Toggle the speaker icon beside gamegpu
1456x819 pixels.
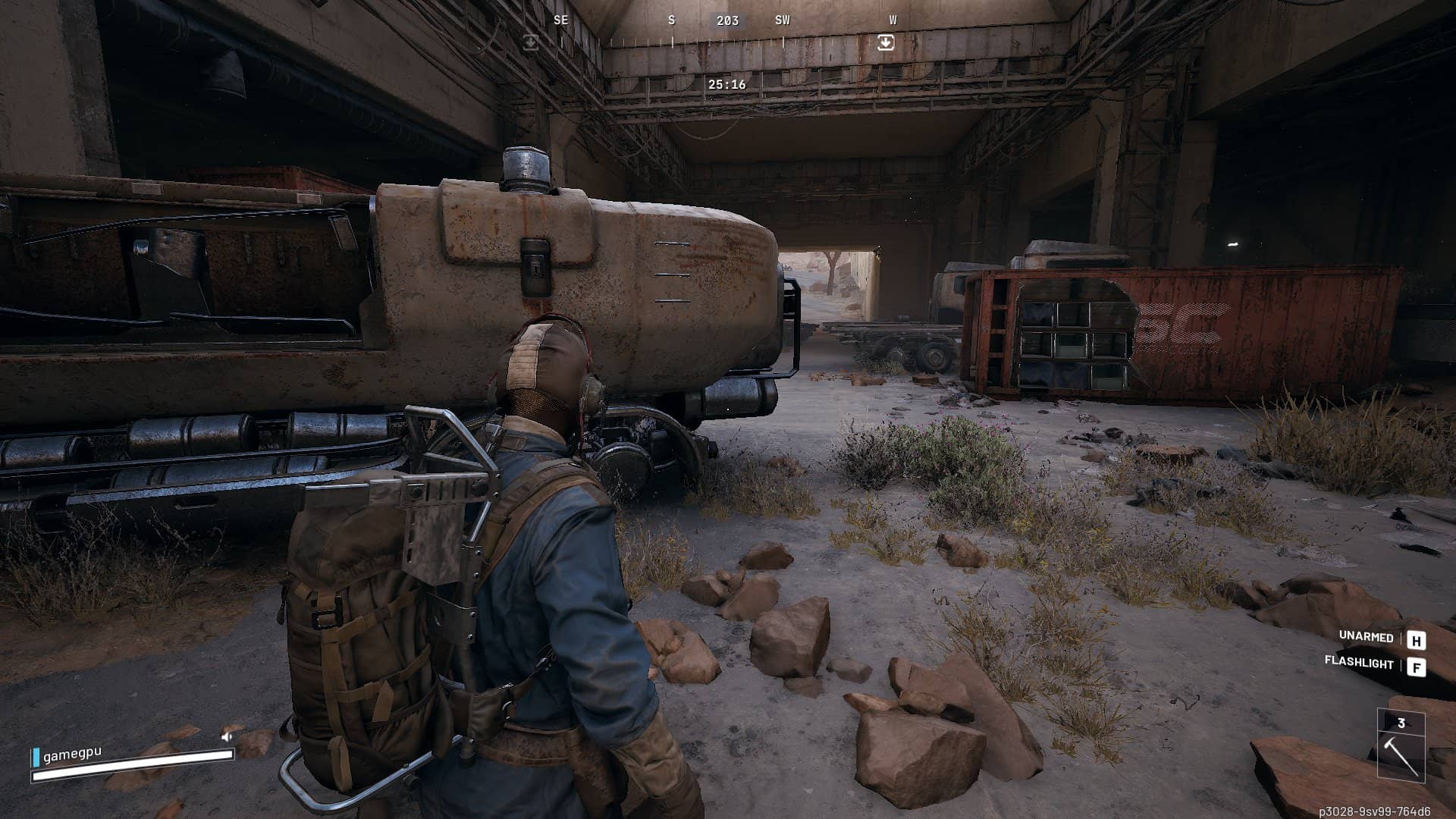coord(227,736)
